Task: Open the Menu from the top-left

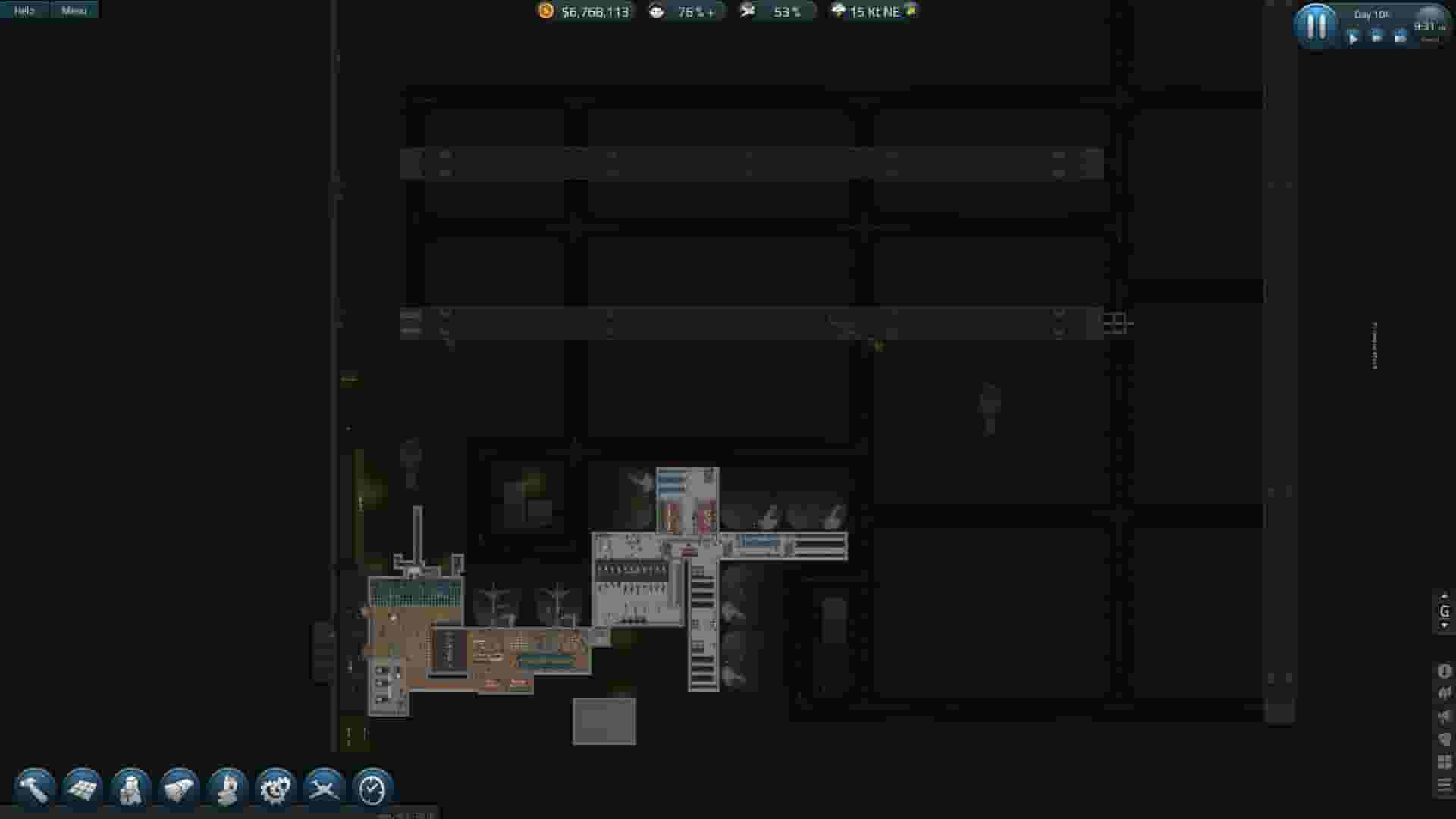Action: 73,10
